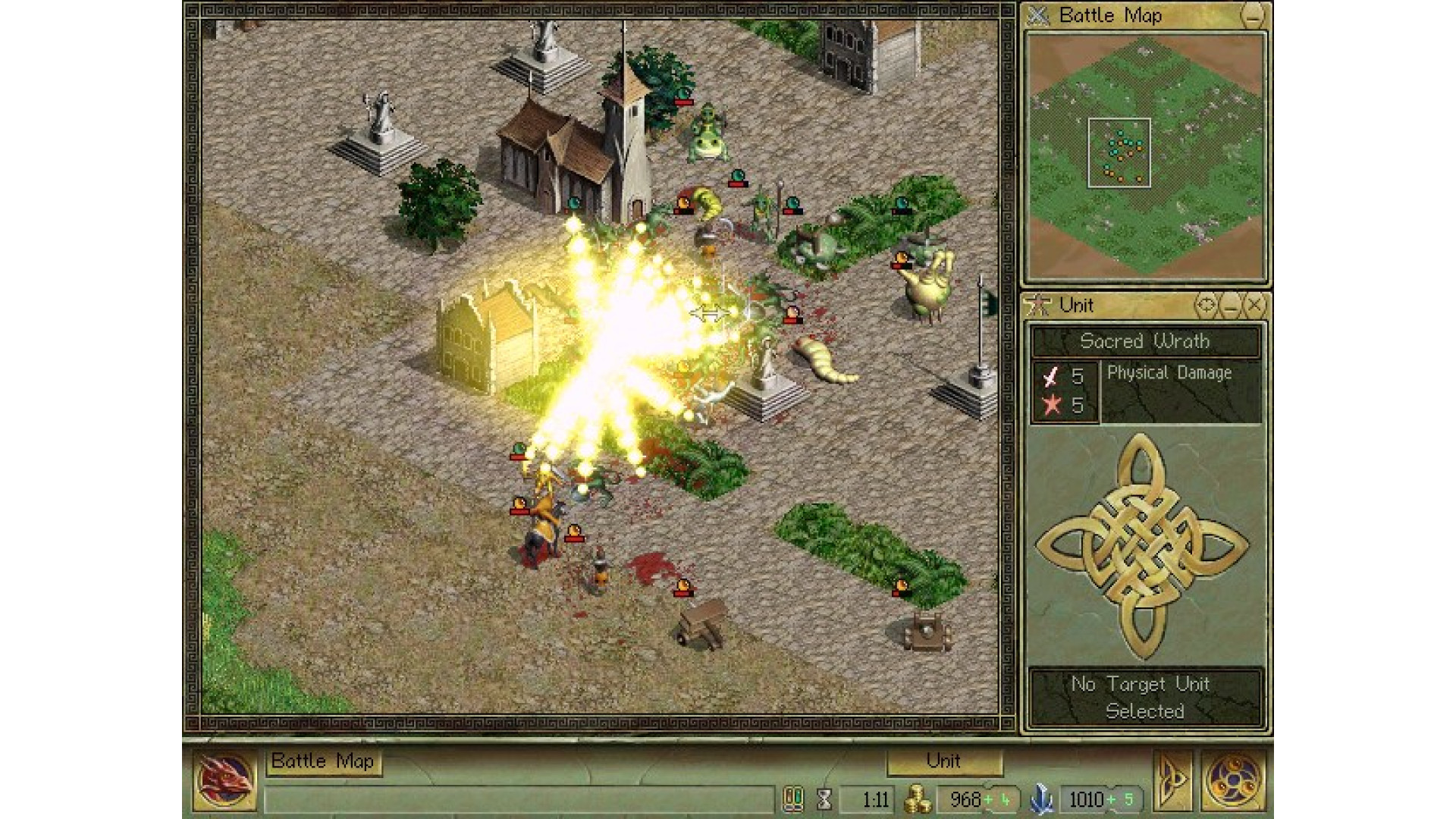This screenshot has height=819, width=1456.
Task: Click the gold coins resource icon
Action: pyautogui.click(x=918, y=799)
